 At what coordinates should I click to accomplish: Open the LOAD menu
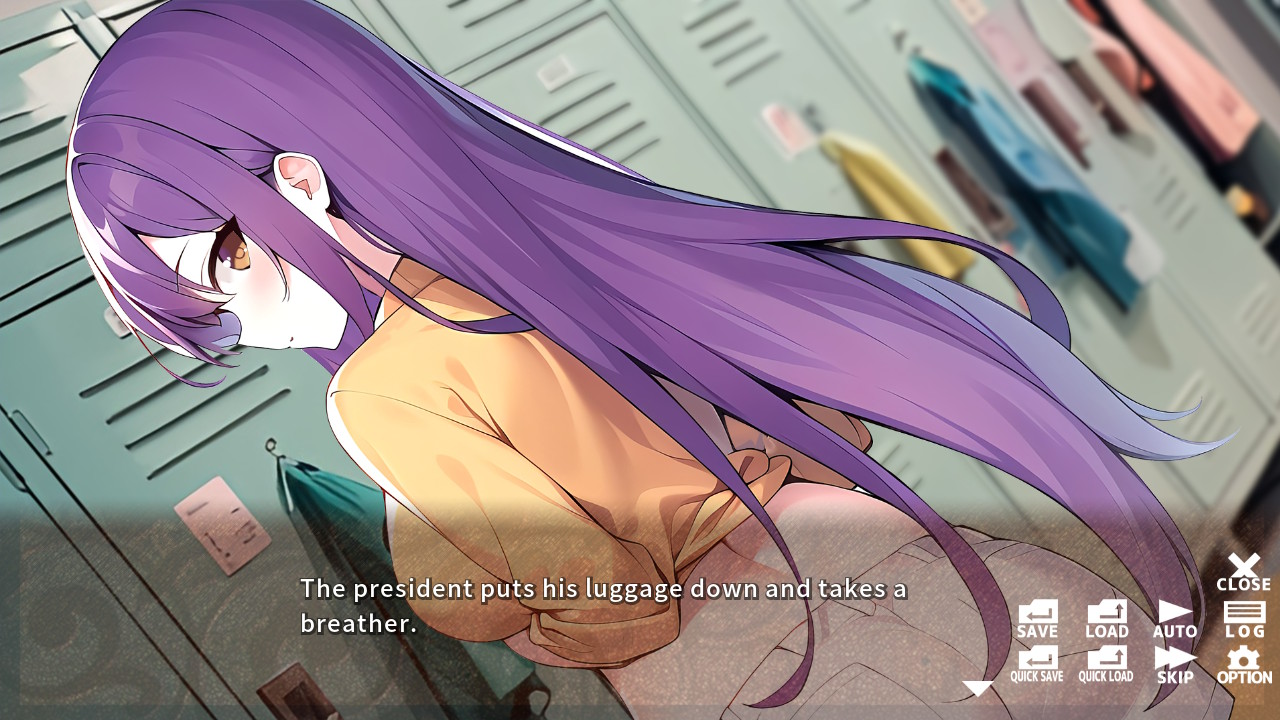(x=1105, y=614)
